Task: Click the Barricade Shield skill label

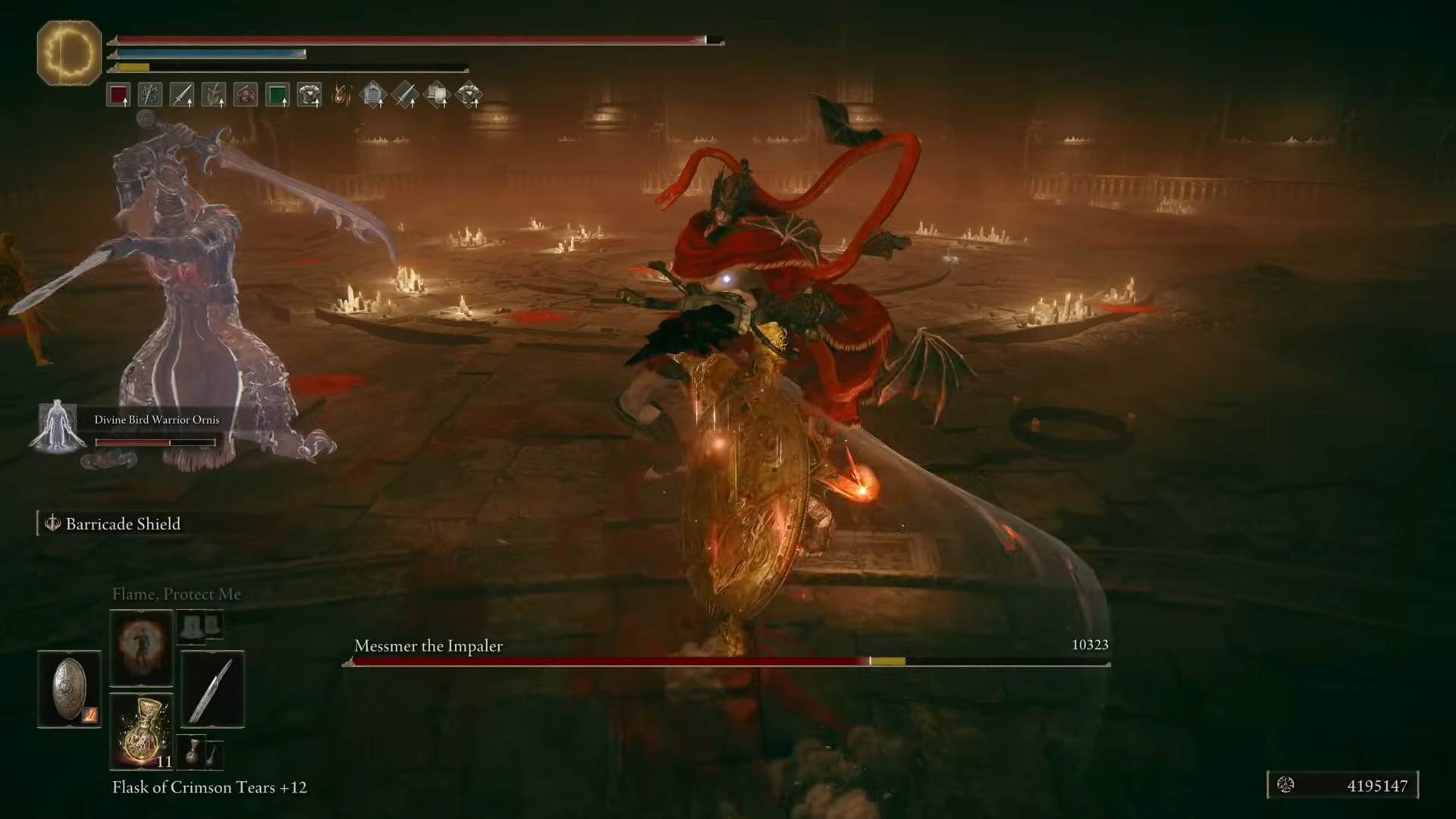Action: [123, 524]
